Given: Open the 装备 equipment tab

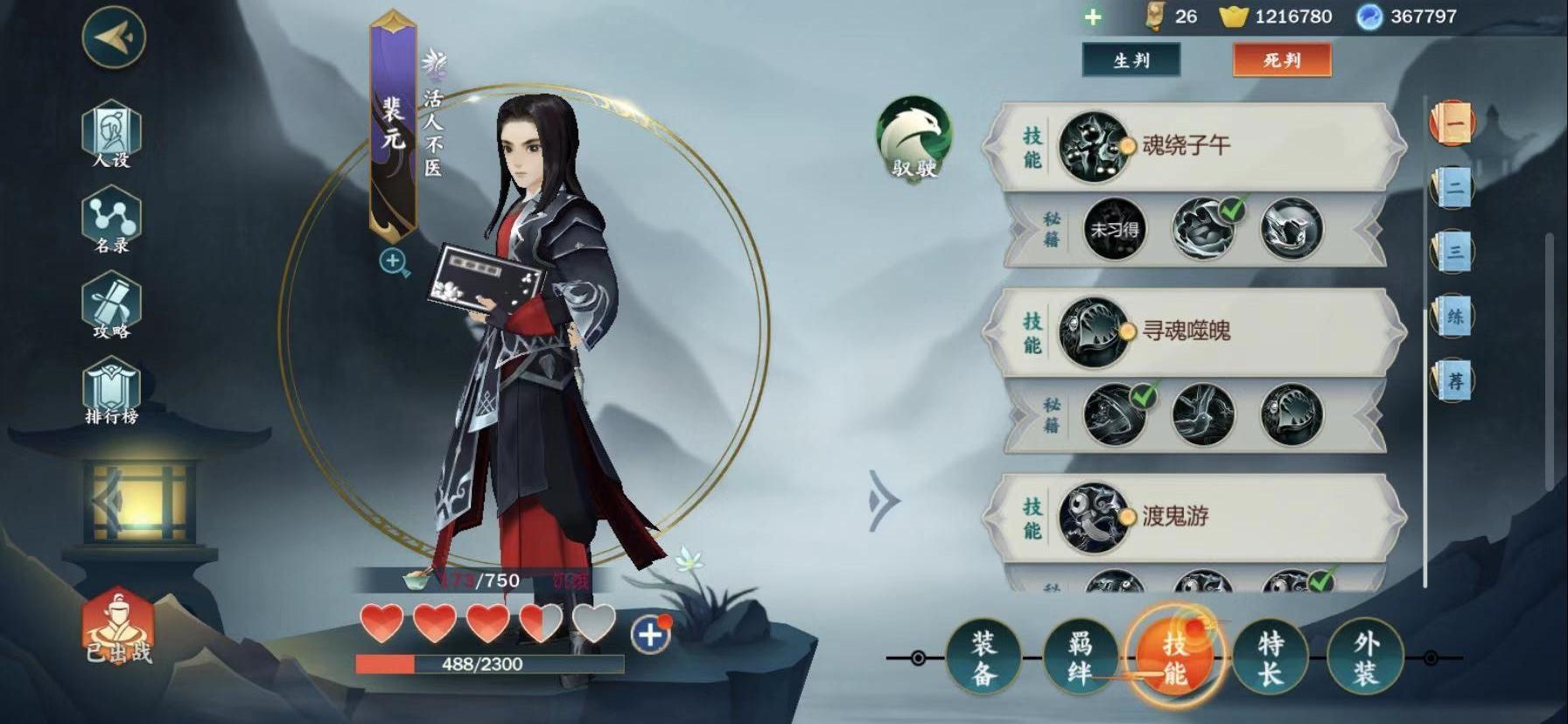Looking at the screenshot, I should 983,658.
